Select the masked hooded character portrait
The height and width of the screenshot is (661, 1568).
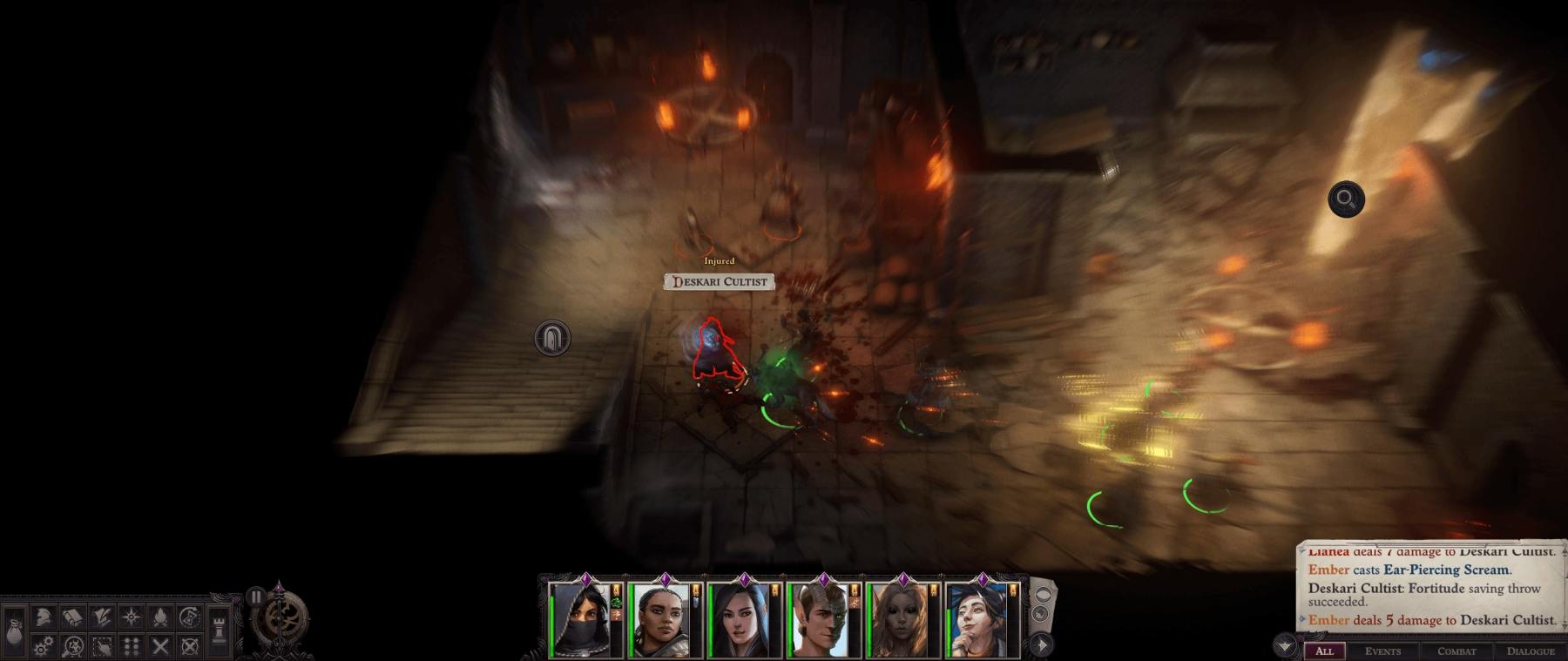pyautogui.click(x=579, y=621)
